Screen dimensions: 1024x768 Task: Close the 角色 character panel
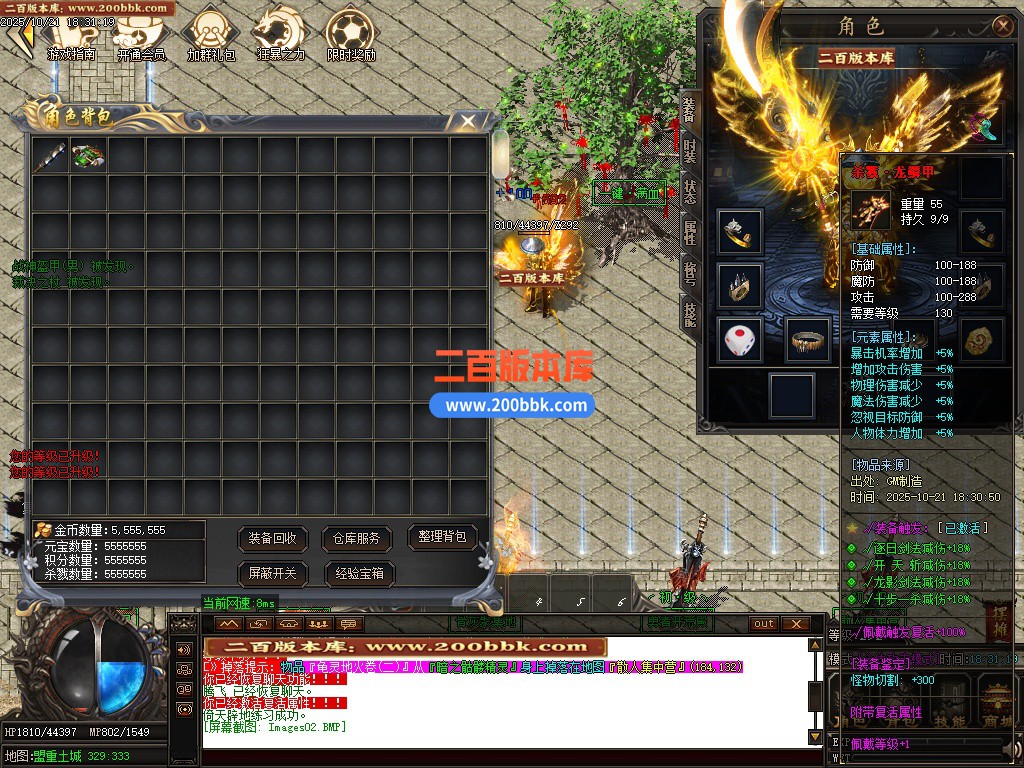pos(1002,26)
